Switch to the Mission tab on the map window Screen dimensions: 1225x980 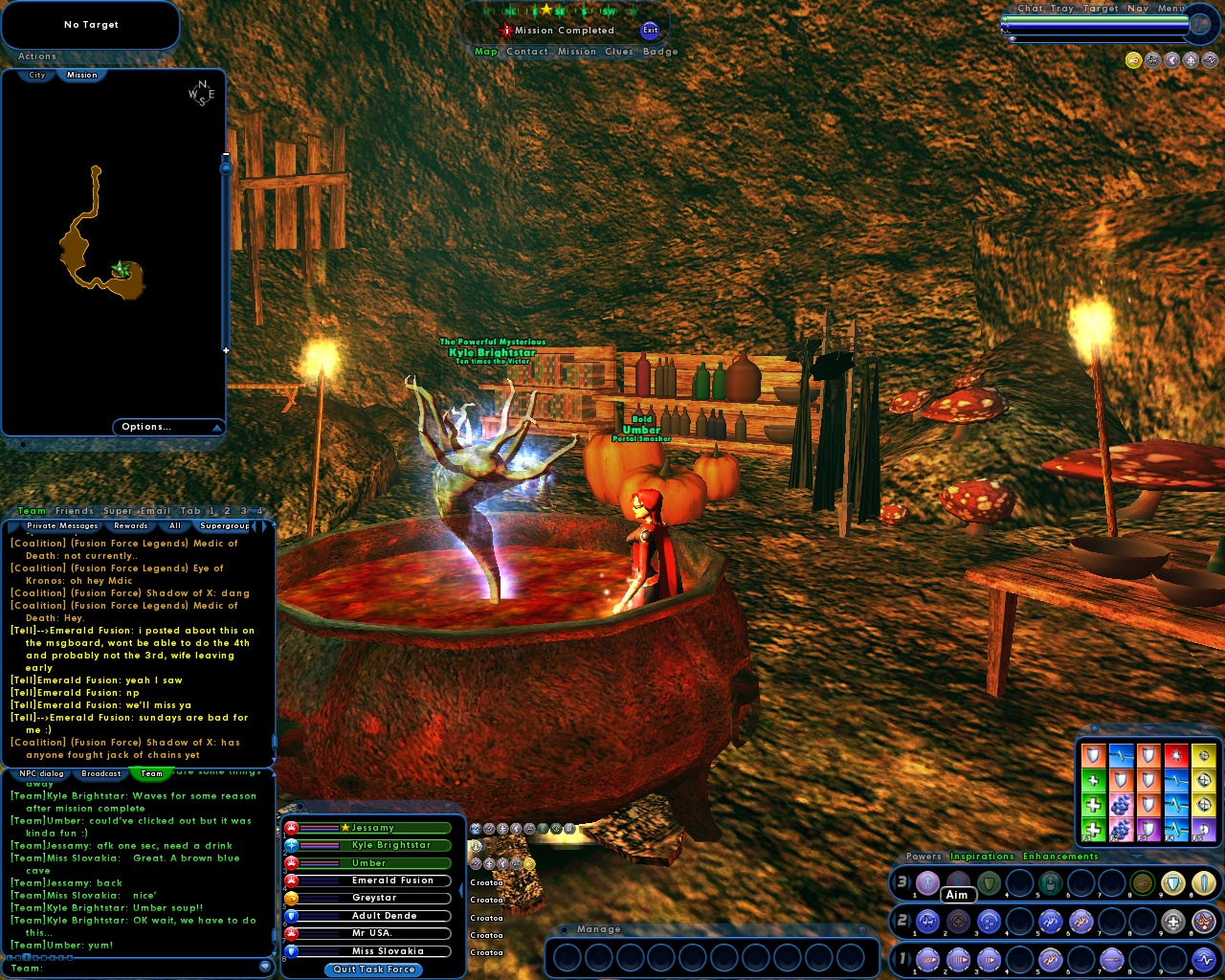[x=82, y=75]
